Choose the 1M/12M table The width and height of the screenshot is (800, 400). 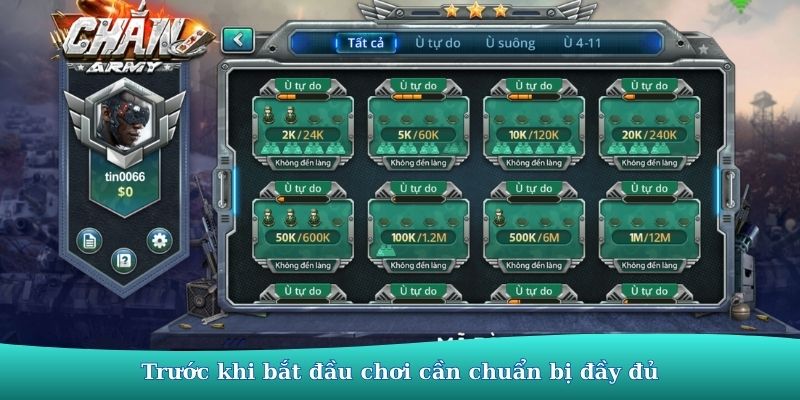click(648, 229)
